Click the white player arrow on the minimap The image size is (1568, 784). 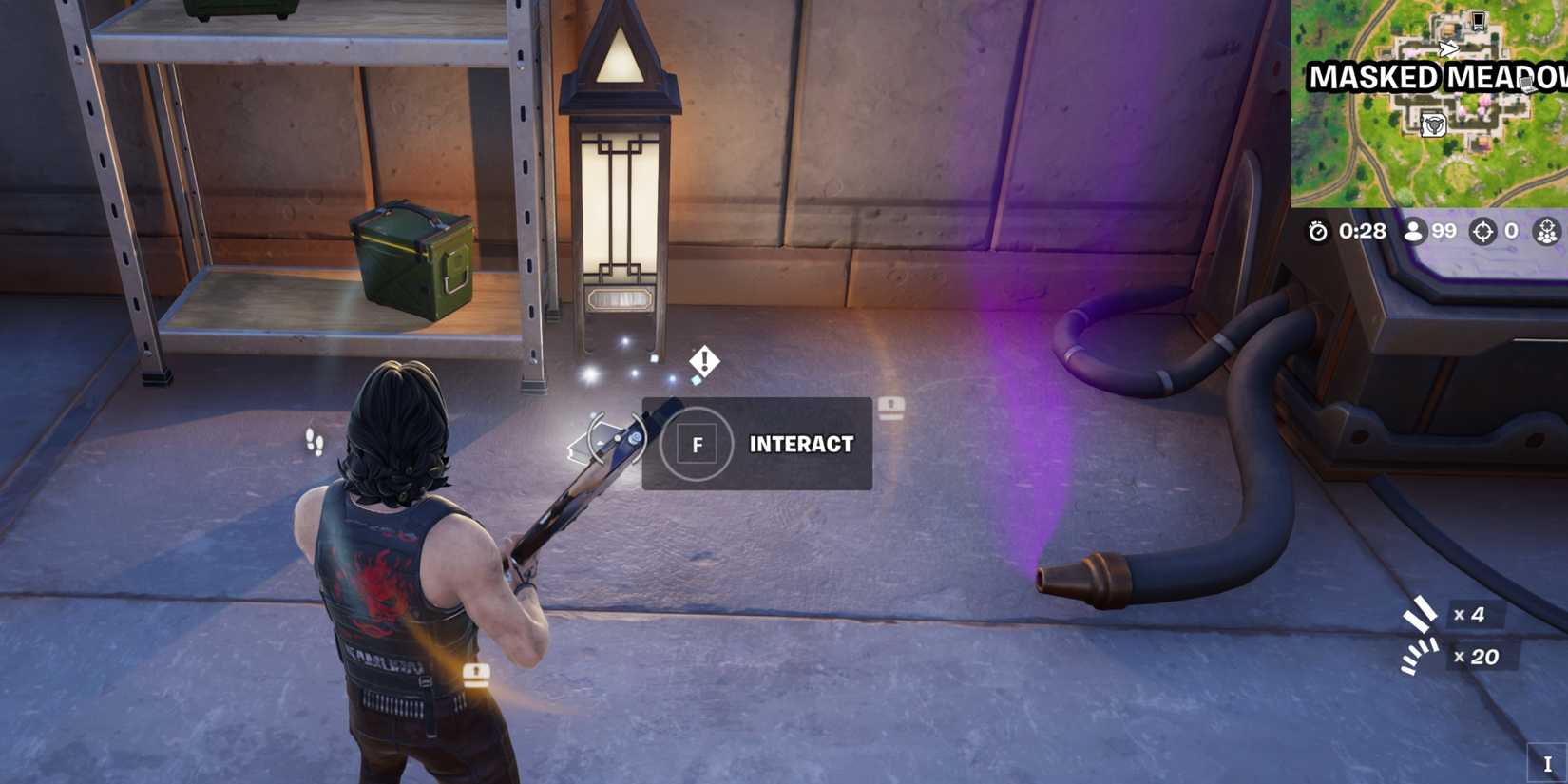(x=1448, y=48)
